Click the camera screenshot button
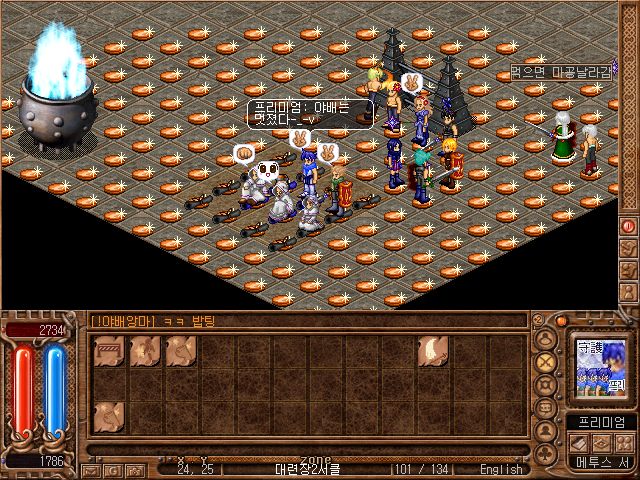This screenshot has width=640, height=480. coord(132,469)
